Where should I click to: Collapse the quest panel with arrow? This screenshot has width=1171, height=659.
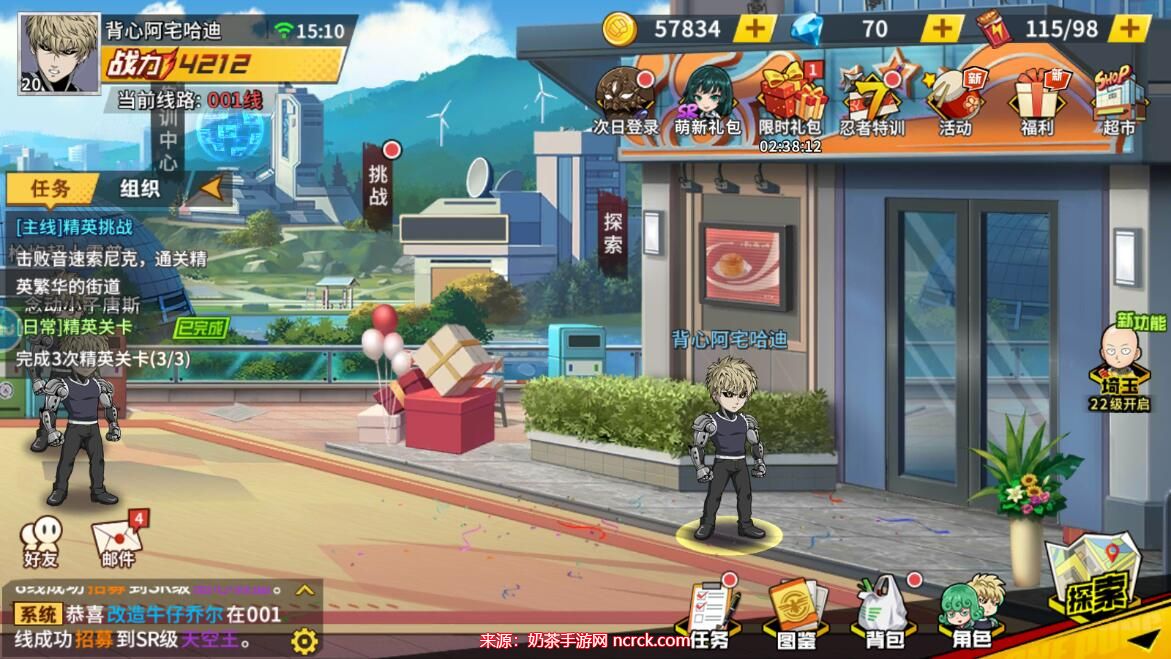click(211, 187)
